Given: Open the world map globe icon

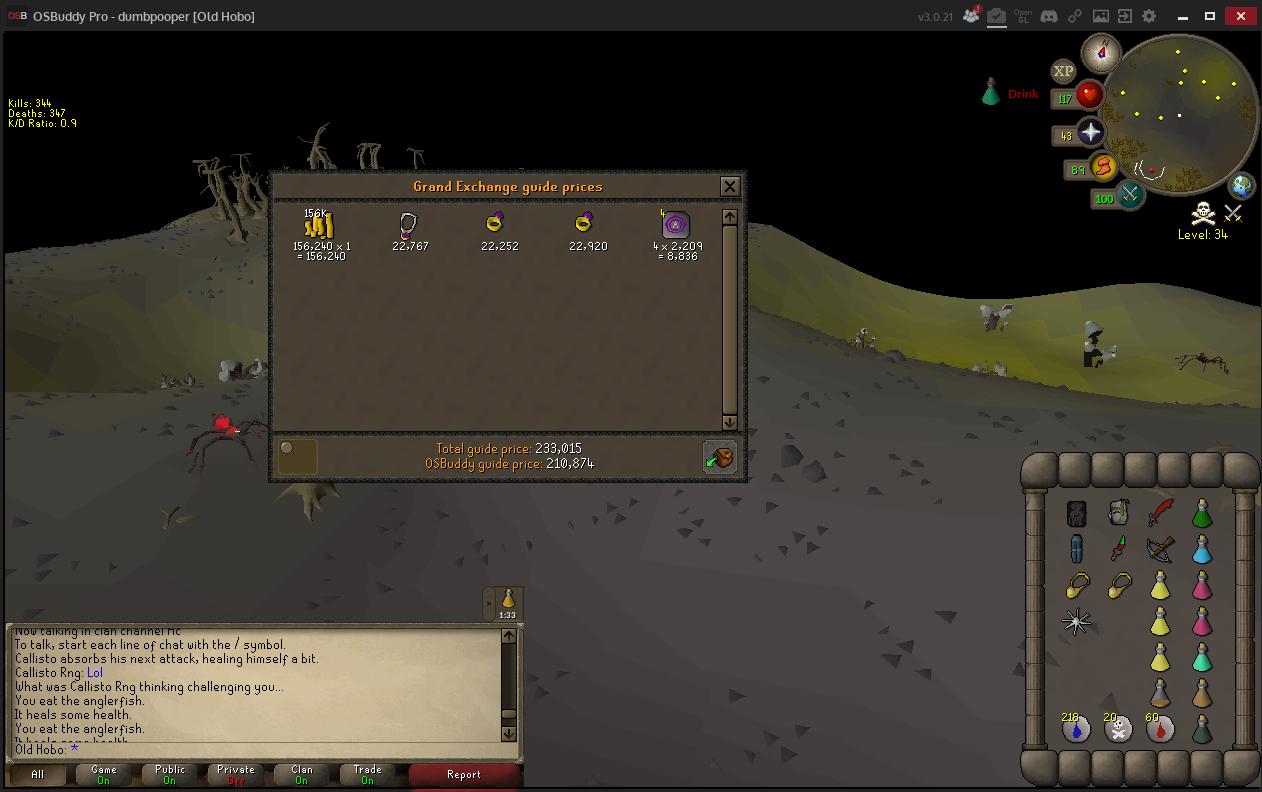Looking at the screenshot, I should point(1242,185).
